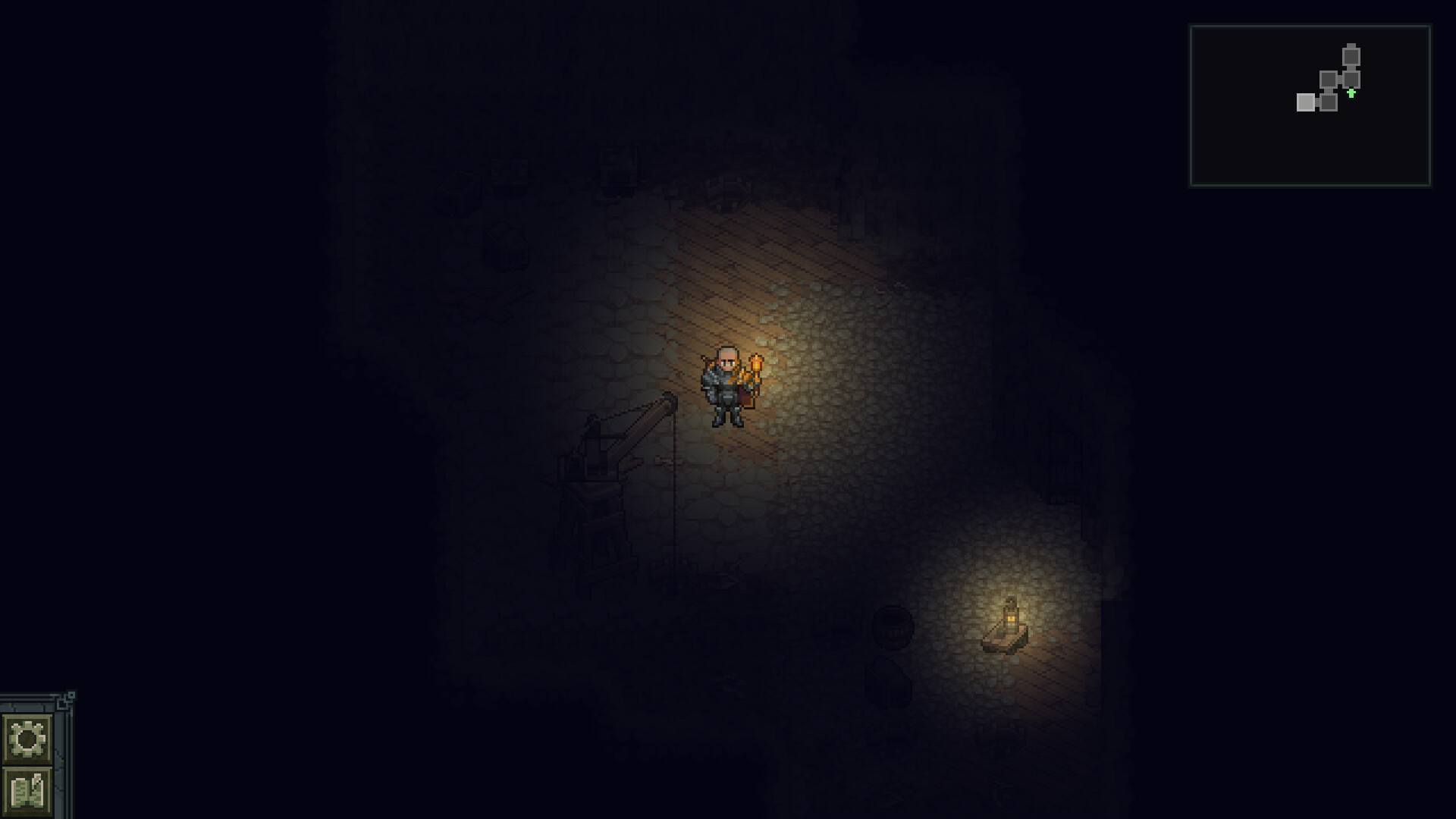The height and width of the screenshot is (819, 1456).
Task: Click the leftmost explored room on the minimap
Action: coord(1306,102)
